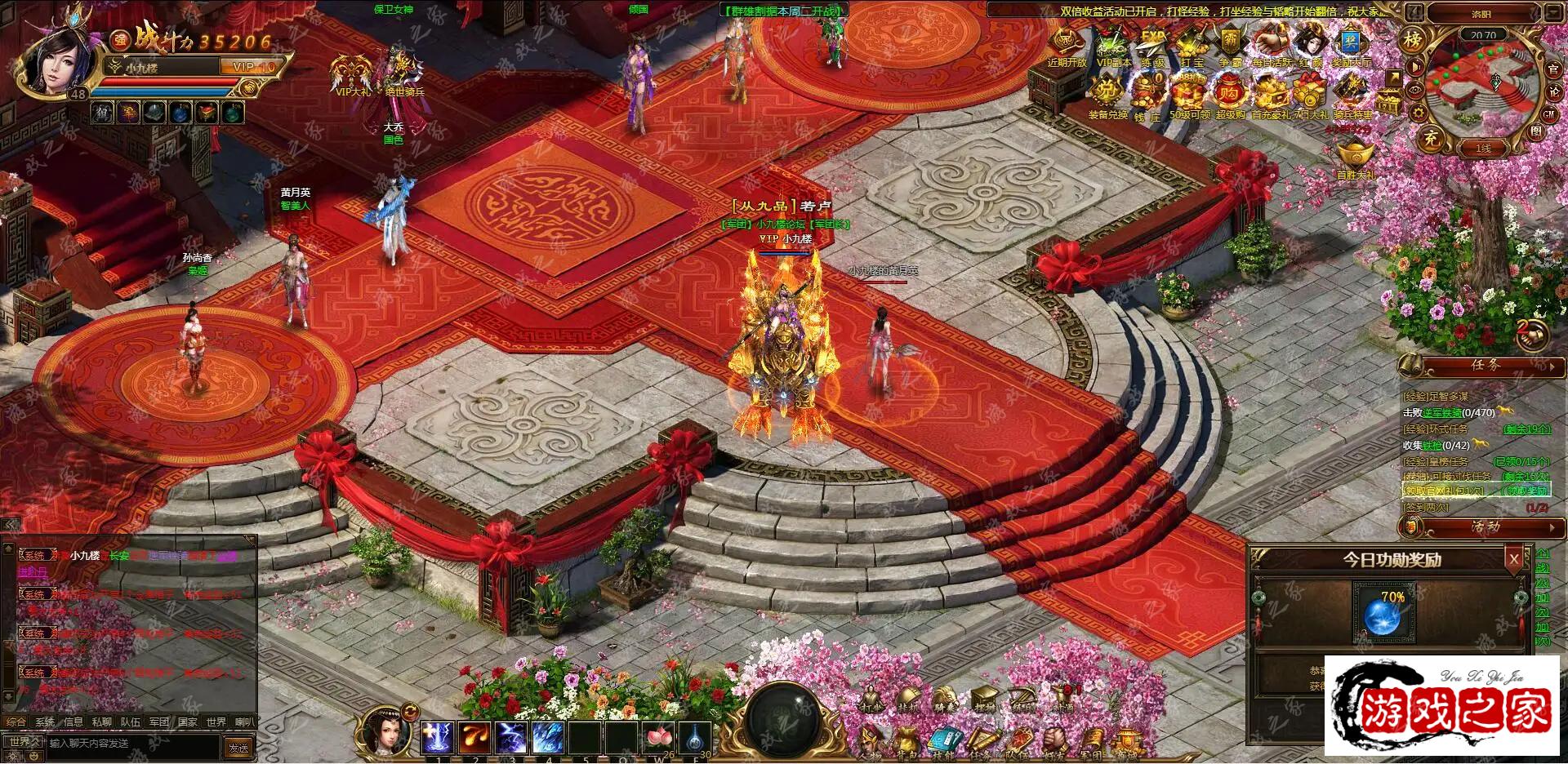Toggle 打坐 meditation
Viewport: 1568px width, 764px height.
coord(872,700)
